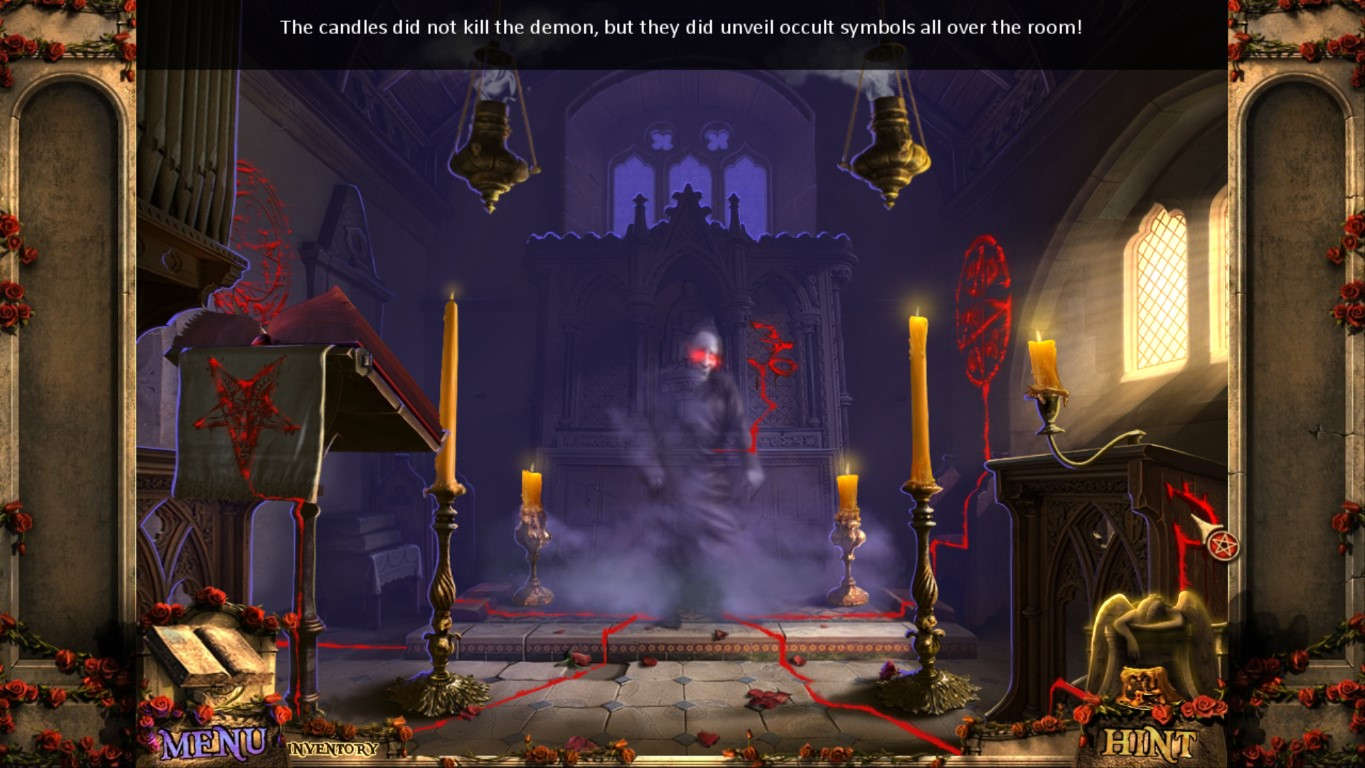Click the red occult circle on the right wall
Screen dimensions: 1365x768
coord(985,300)
